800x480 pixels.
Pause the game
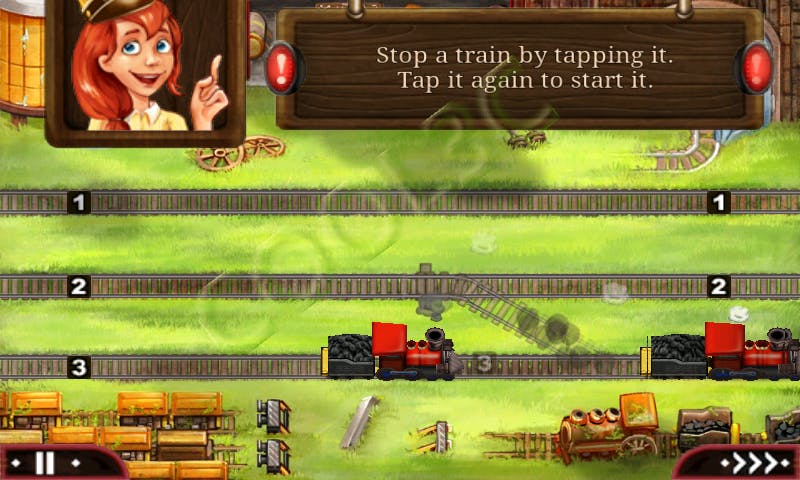[x=45, y=463]
